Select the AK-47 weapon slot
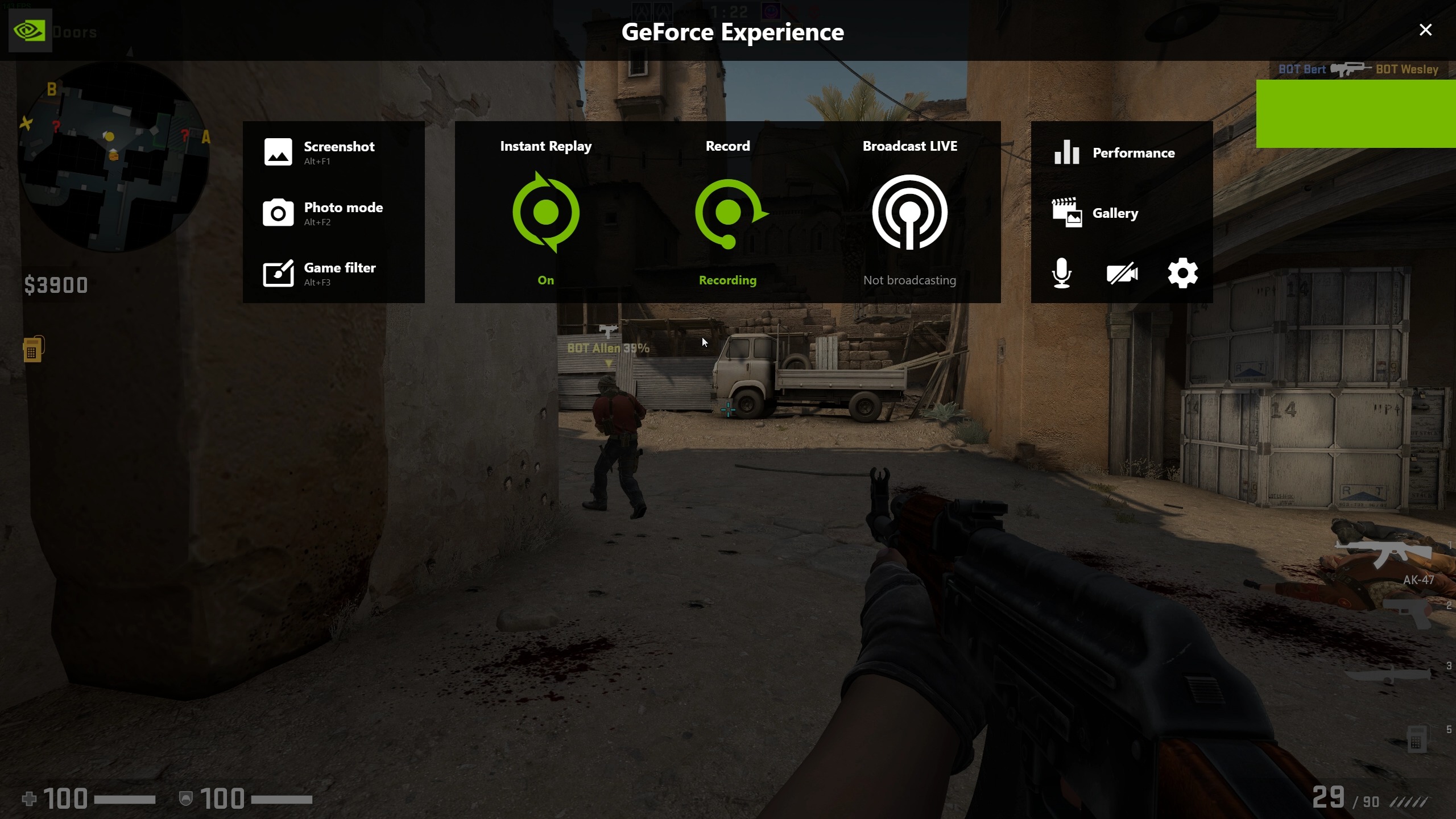 click(1385, 555)
